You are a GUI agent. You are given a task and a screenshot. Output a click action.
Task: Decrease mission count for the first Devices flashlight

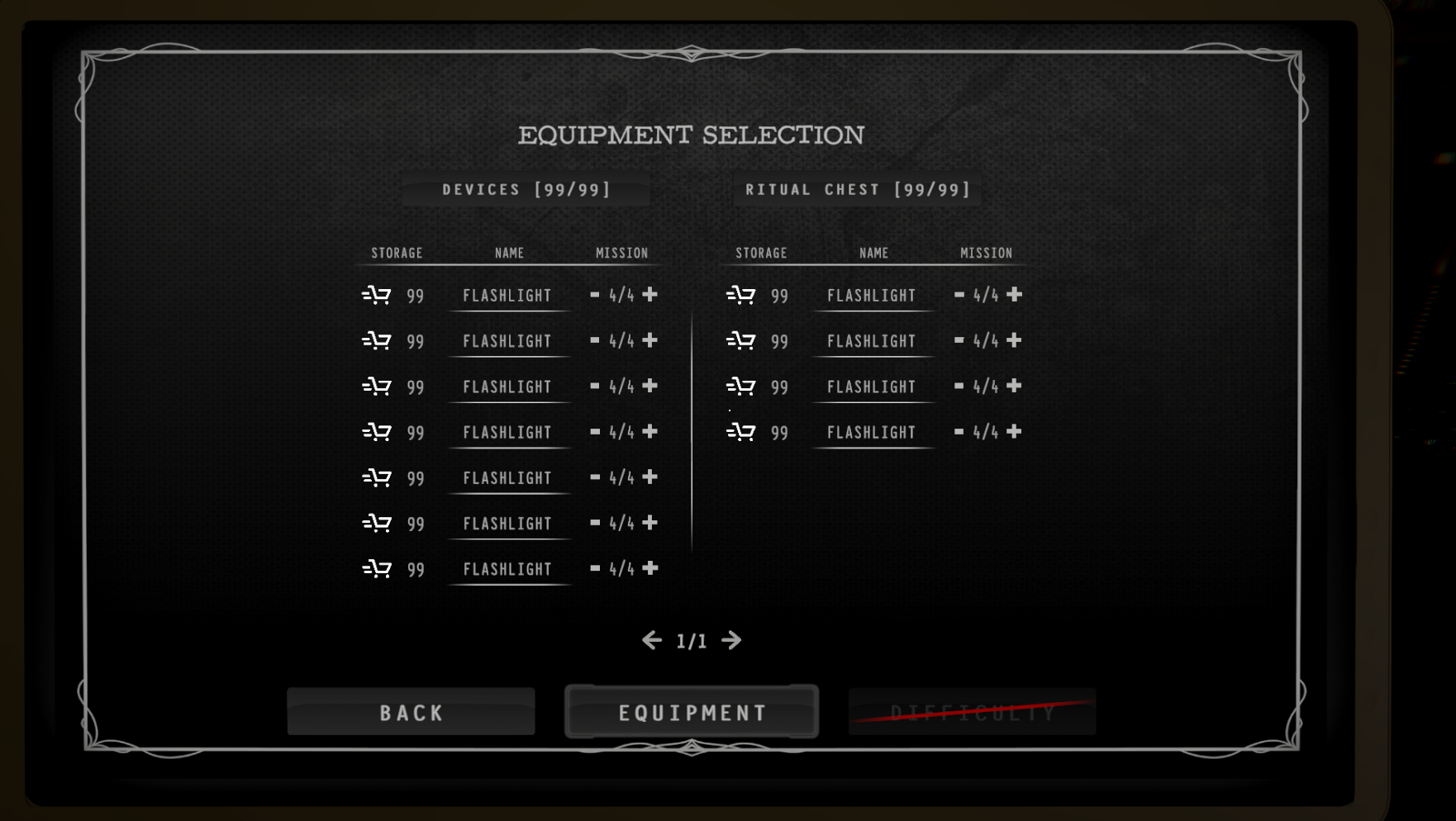(x=594, y=294)
